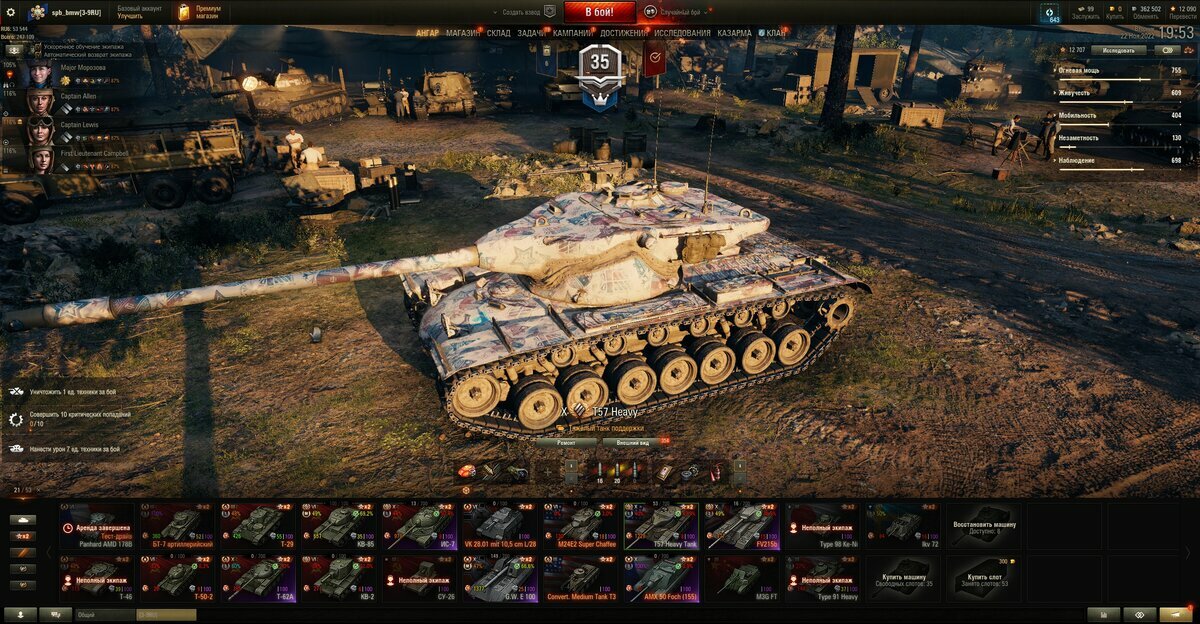Click the Премиум магазин button
This screenshot has width=1200, height=624.
(200, 12)
